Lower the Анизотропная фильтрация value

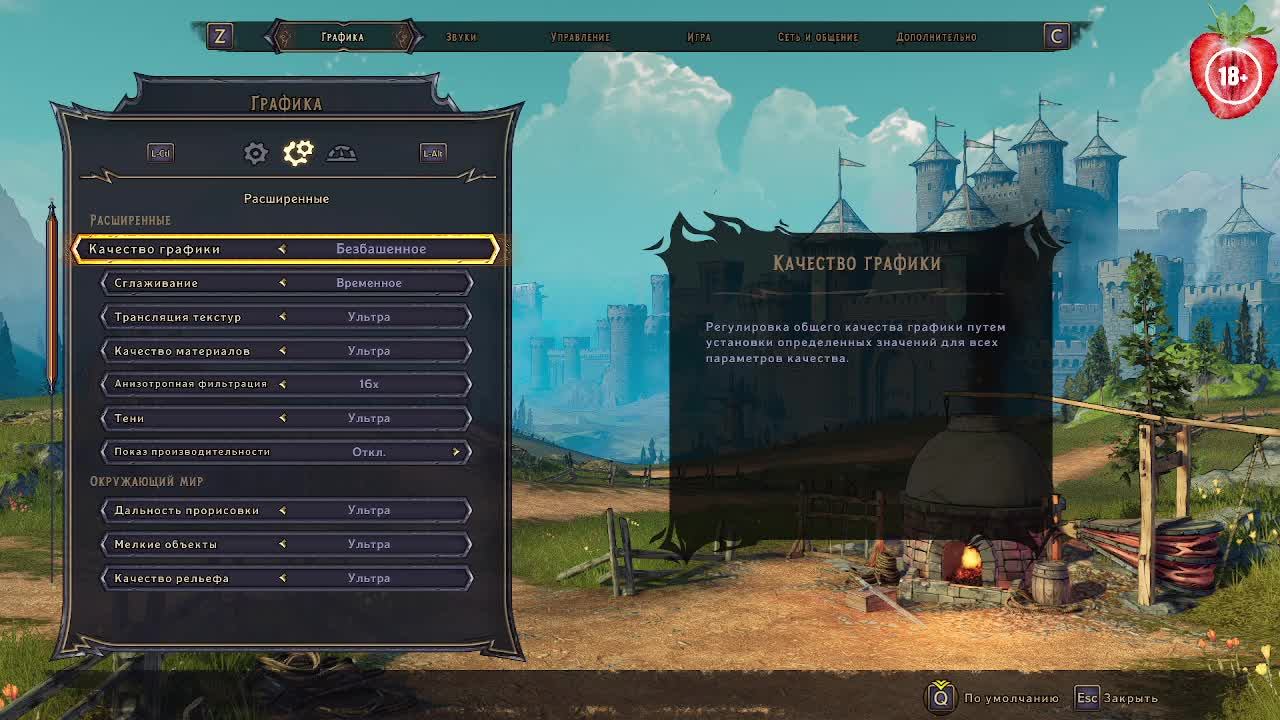[x=282, y=384]
